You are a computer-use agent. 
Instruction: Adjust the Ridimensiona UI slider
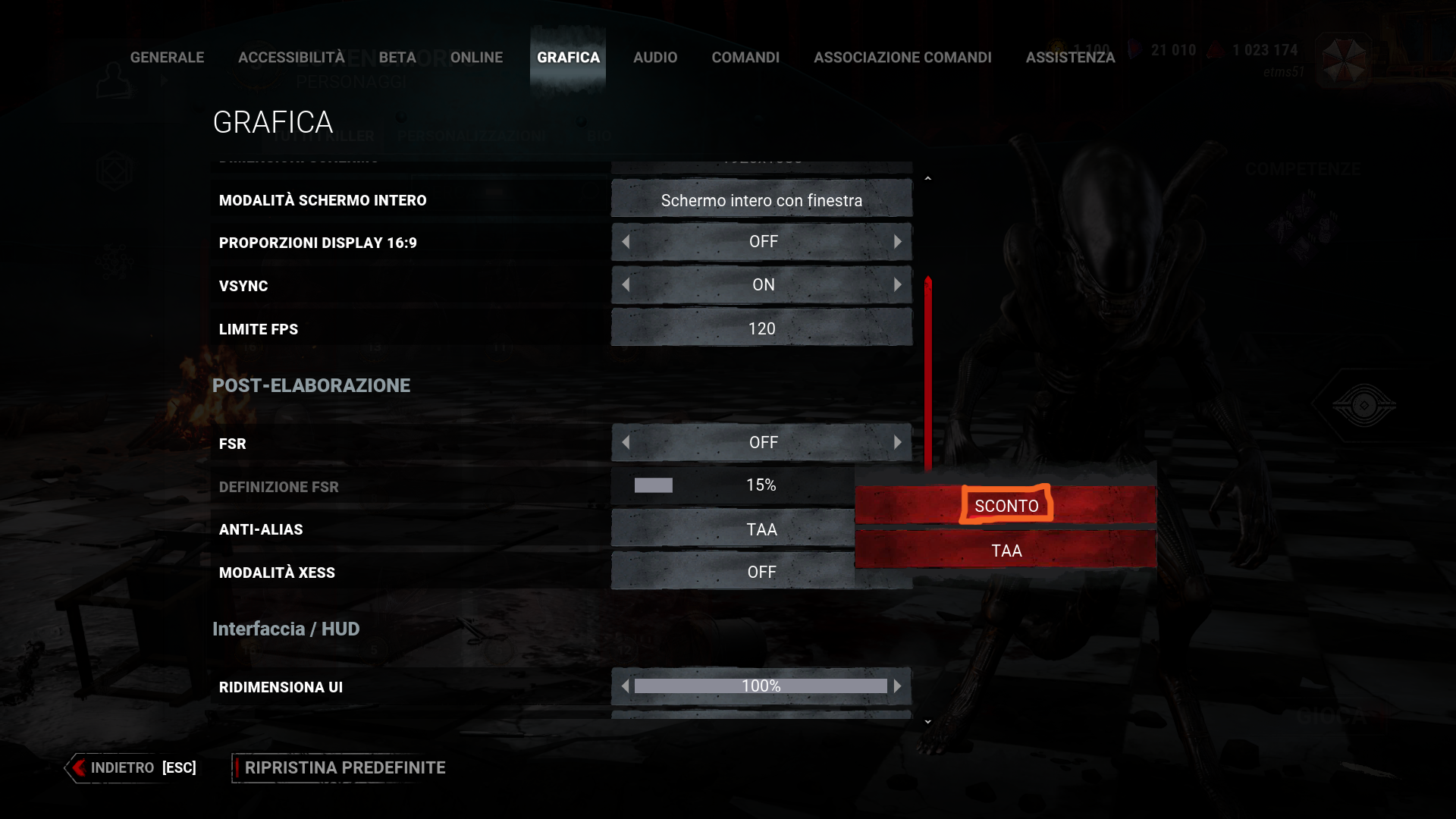[x=761, y=686]
